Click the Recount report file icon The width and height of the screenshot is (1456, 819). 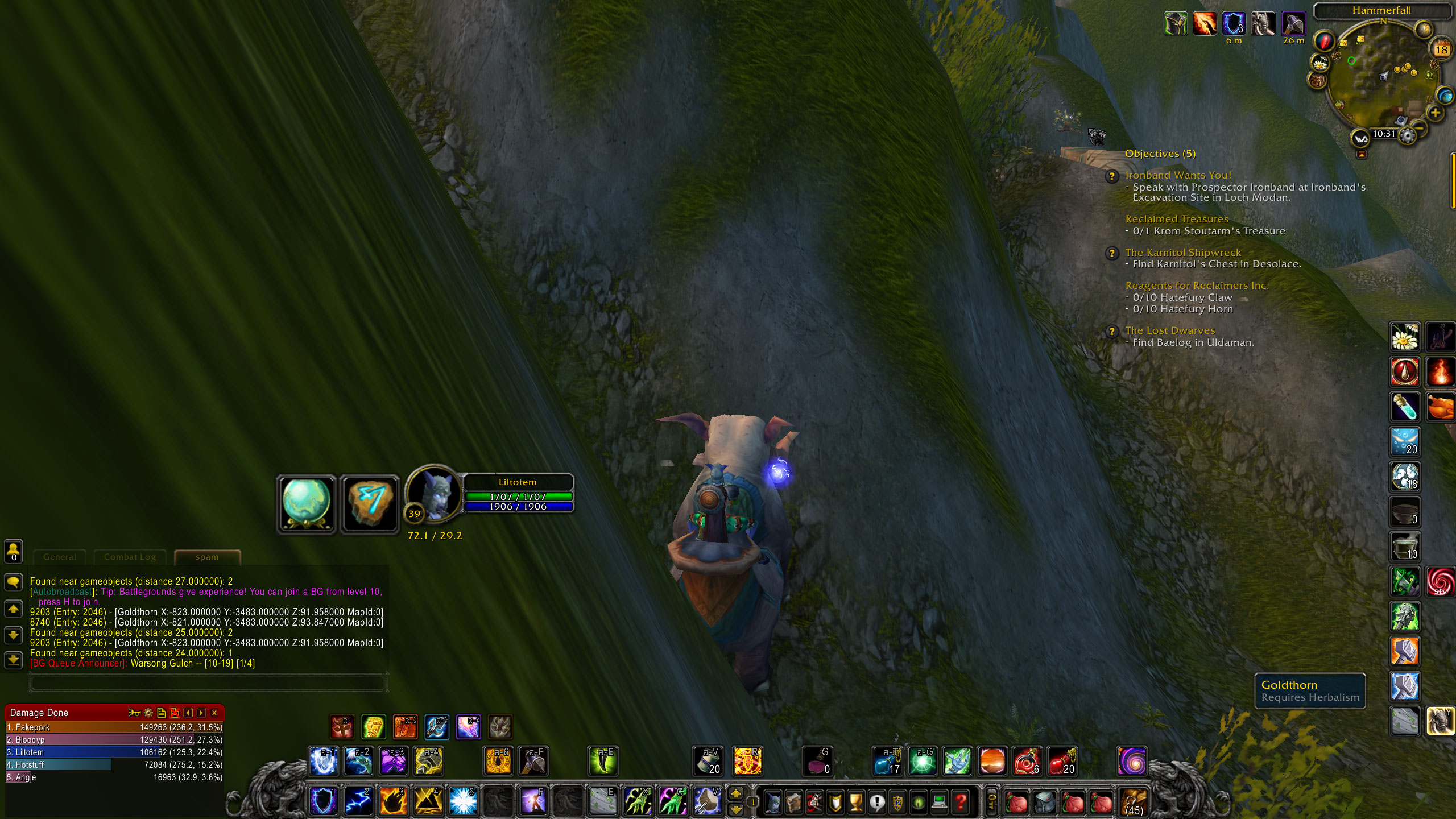[163, 712]
